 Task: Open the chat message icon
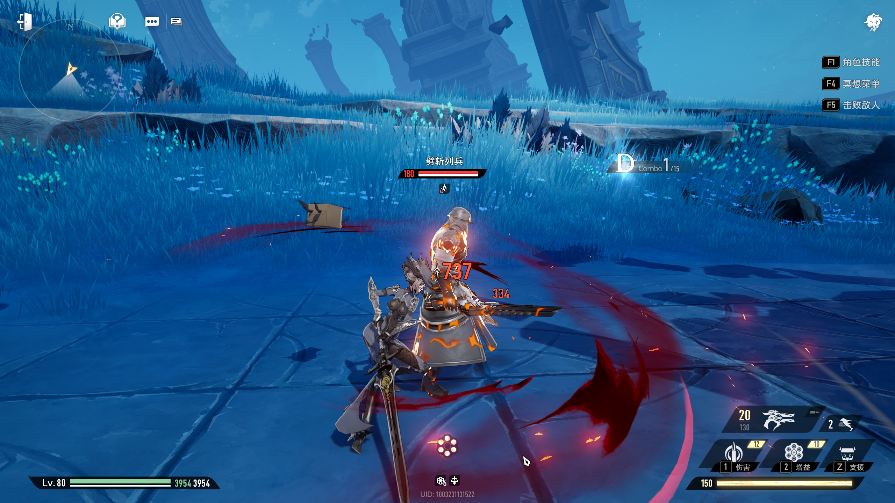[176, 21]
